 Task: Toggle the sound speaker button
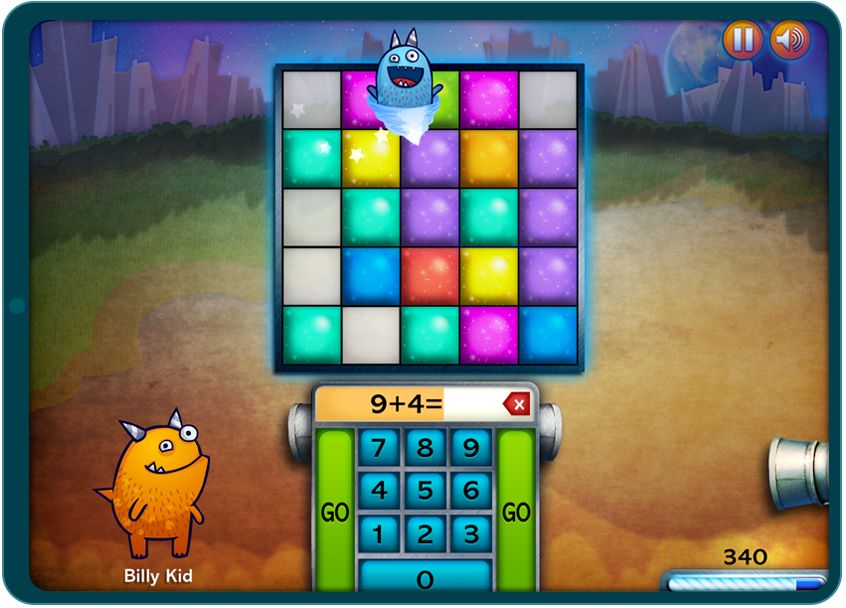[789, 40]
